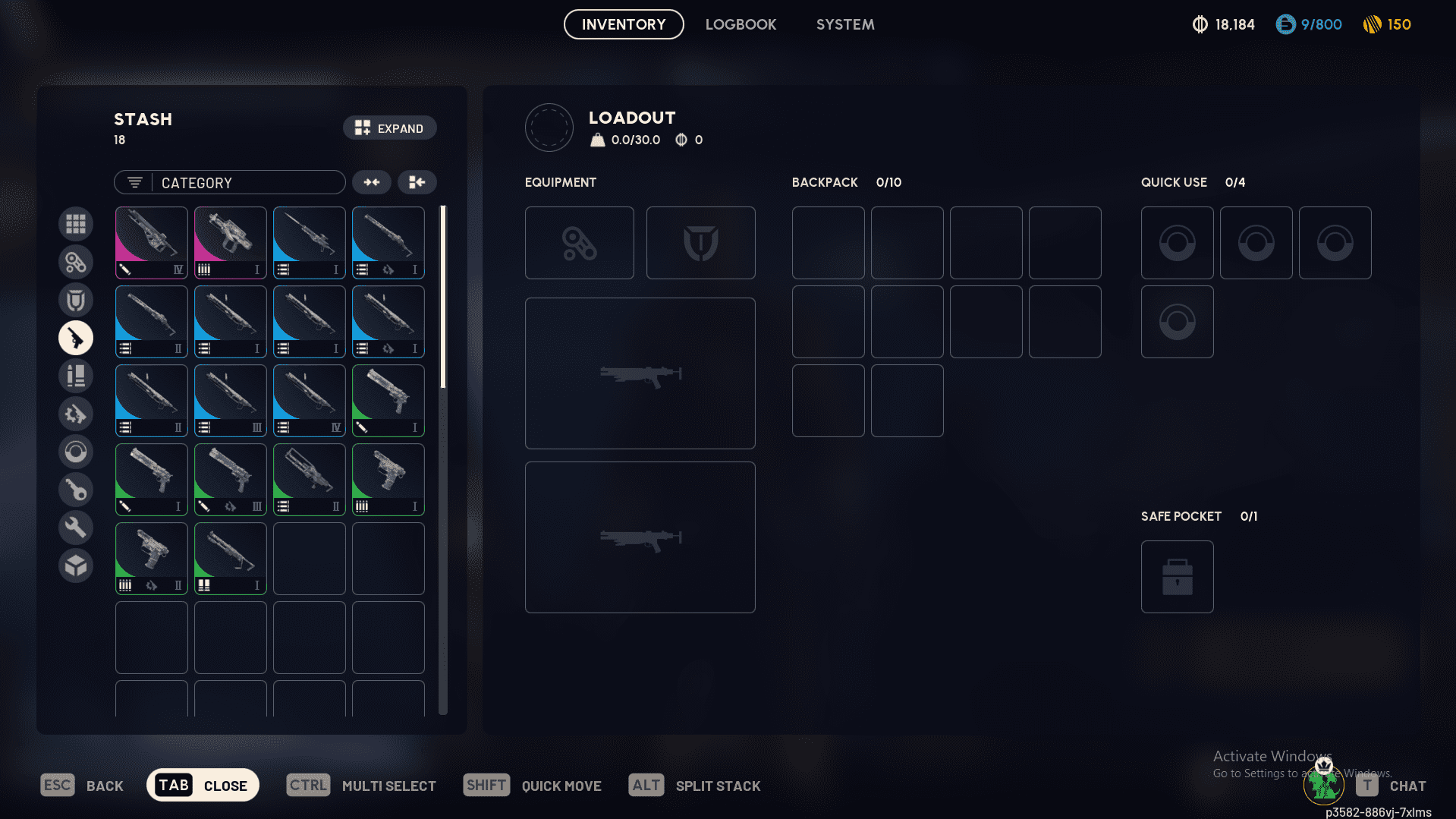Click the filter icon in the search bar
The width and height of the screenshot is (1456, 819).
point(134,182)
